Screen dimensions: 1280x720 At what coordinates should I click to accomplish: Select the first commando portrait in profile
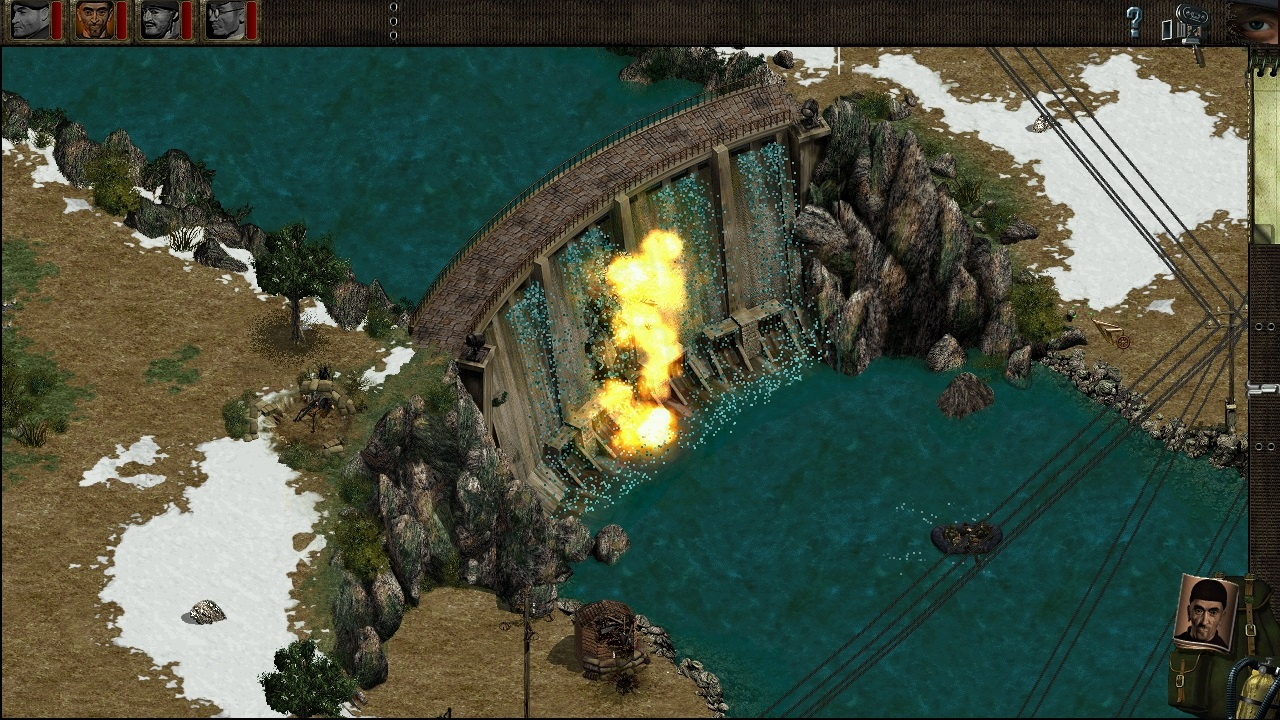tap(30, 20)
